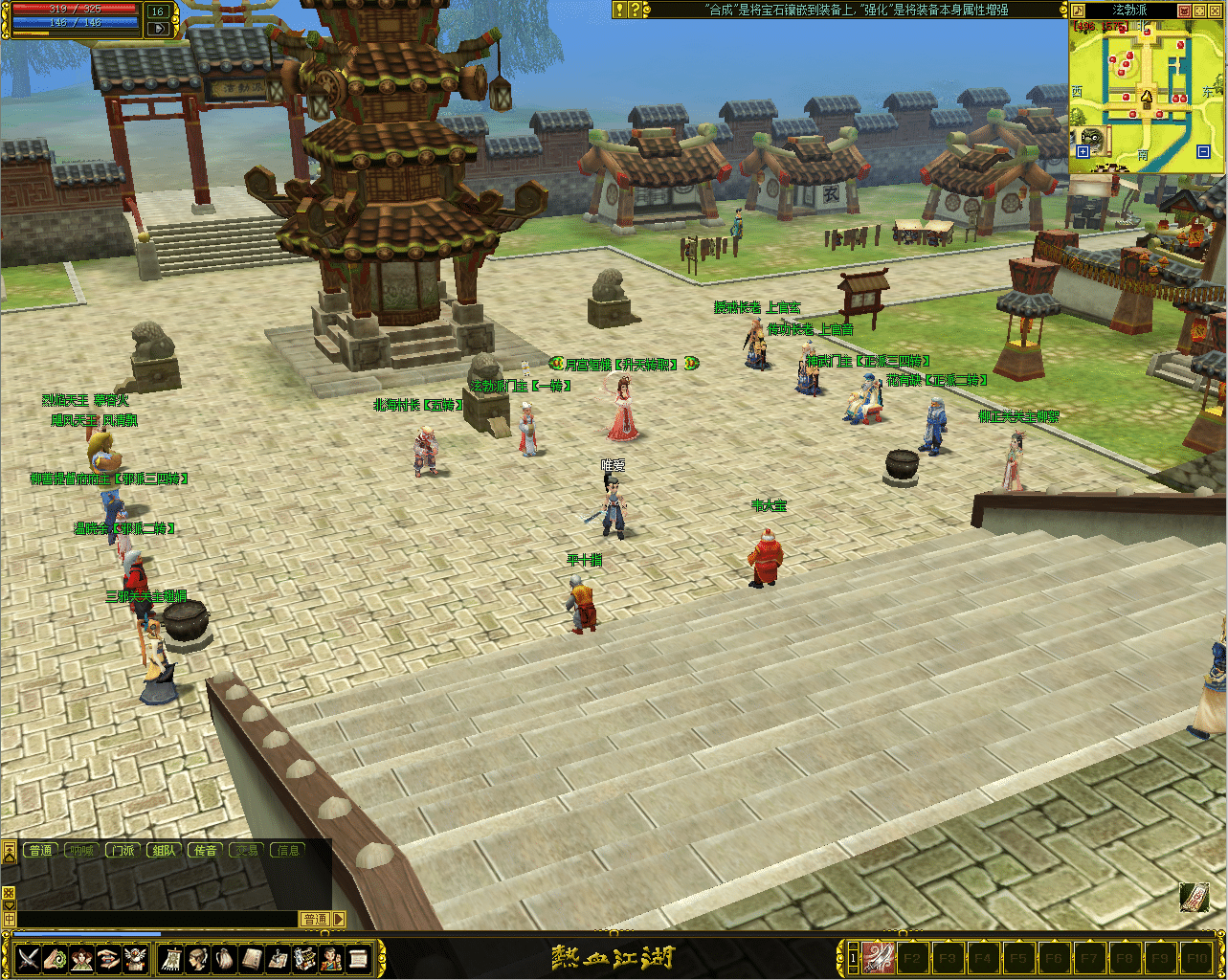
Task: Select the white bird messenger icon
Action: [136, 958]
